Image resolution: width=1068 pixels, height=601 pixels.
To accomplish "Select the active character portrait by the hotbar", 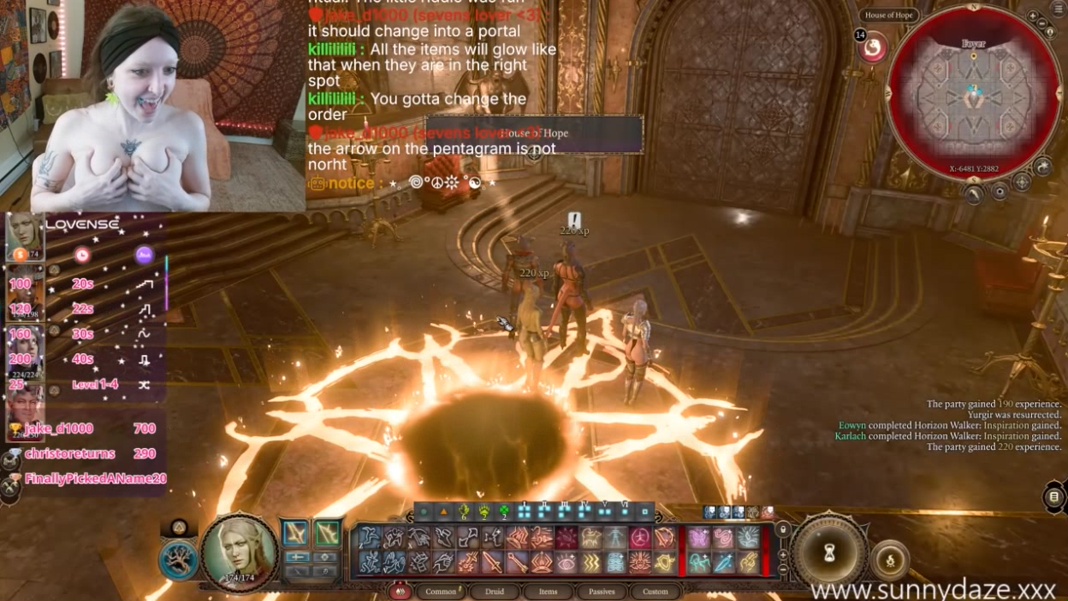I will point(240,551).
